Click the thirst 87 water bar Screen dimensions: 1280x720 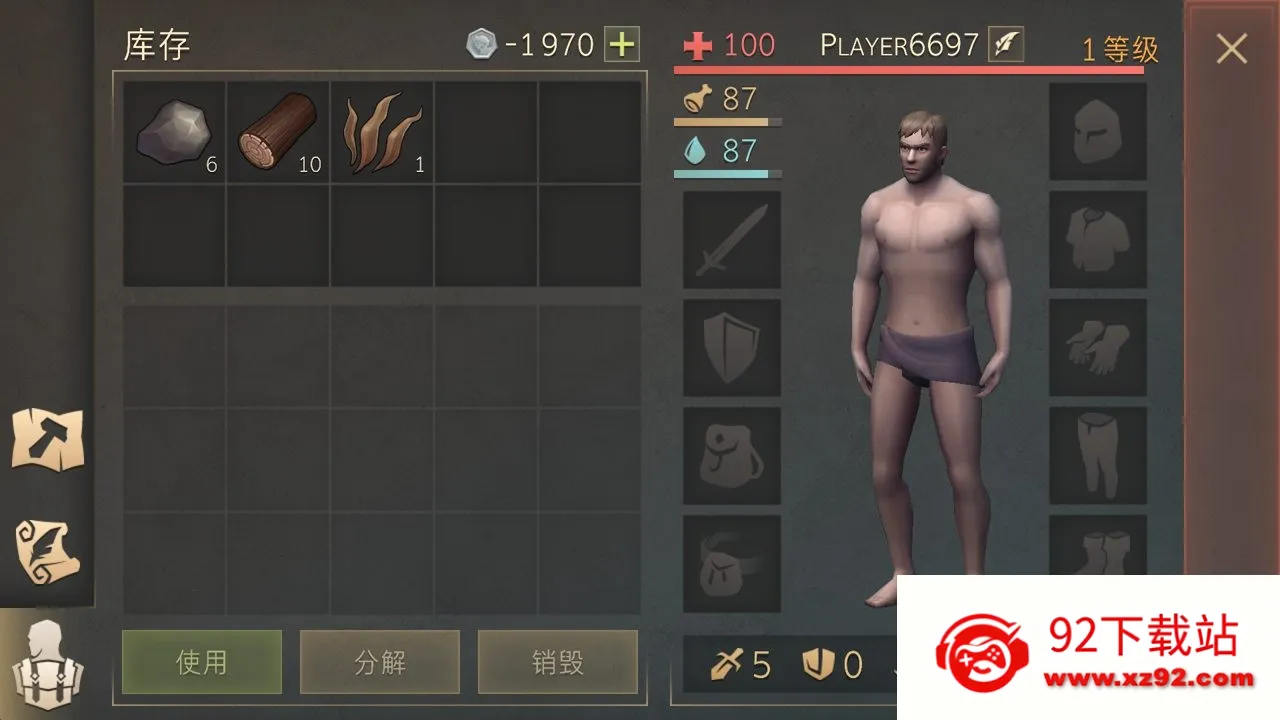[727, 157]
